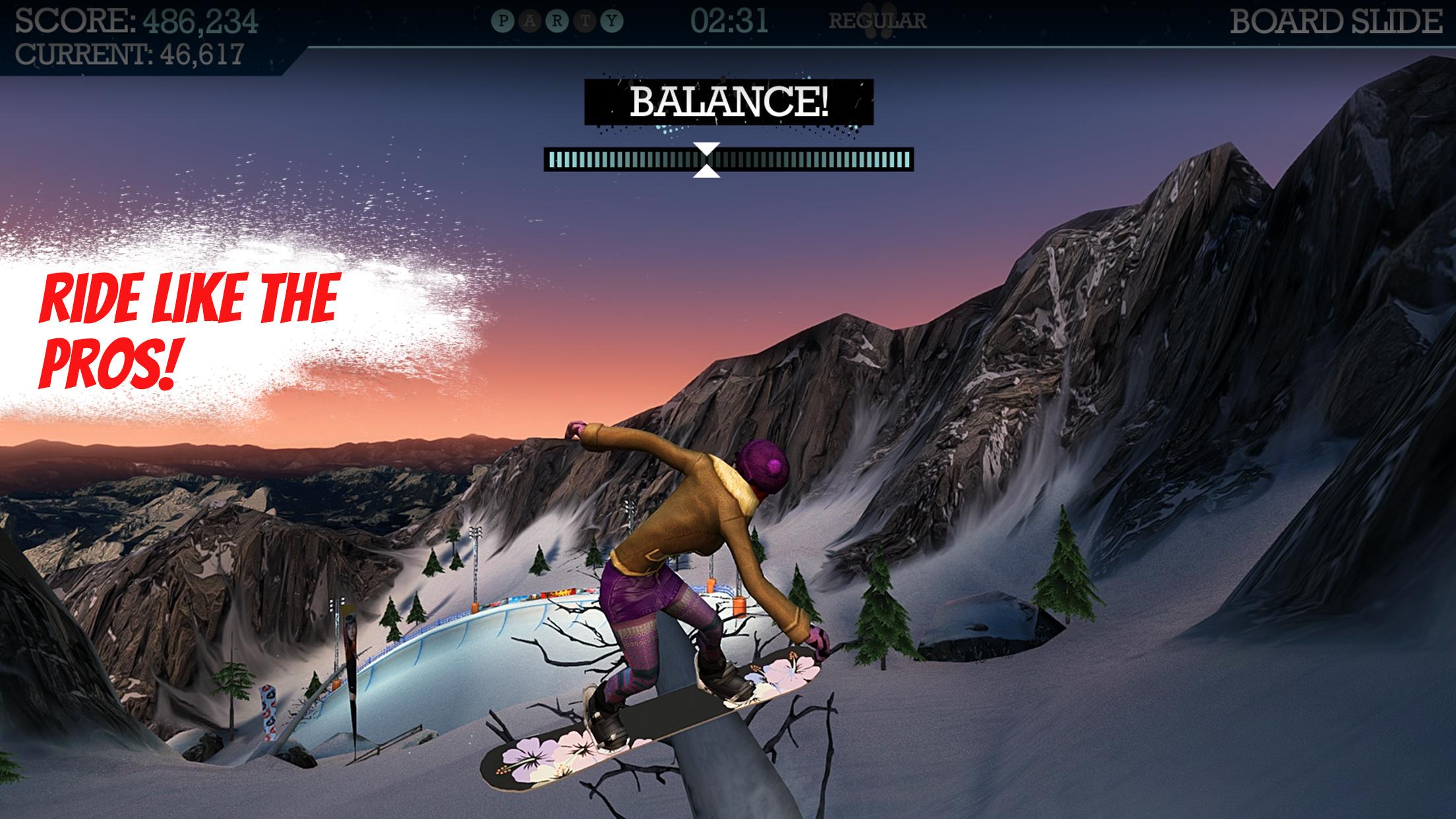Select the lit P badge in PARTY

(502, 20)
